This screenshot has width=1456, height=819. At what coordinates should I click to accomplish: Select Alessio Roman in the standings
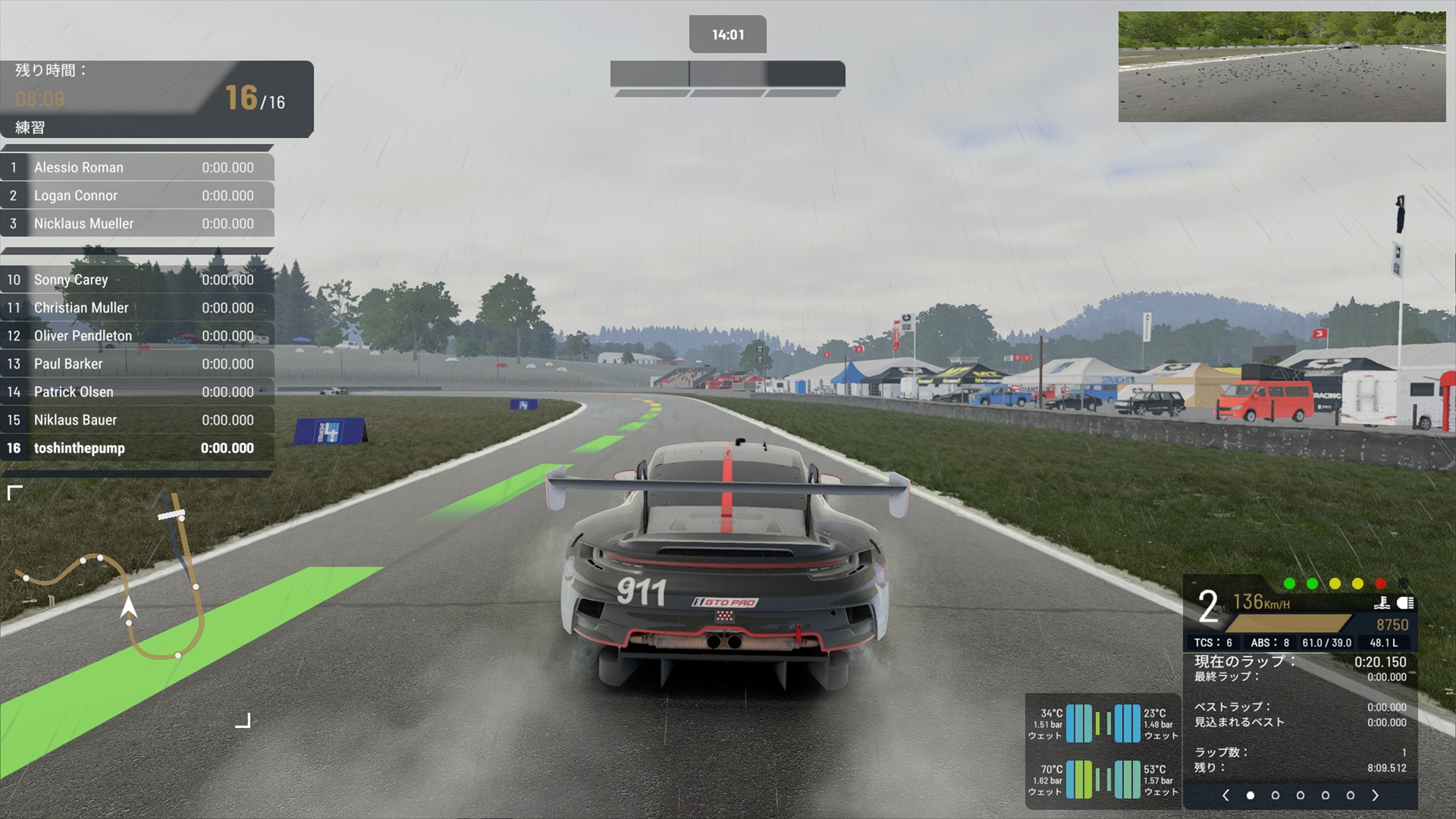[x=137, y=168]
